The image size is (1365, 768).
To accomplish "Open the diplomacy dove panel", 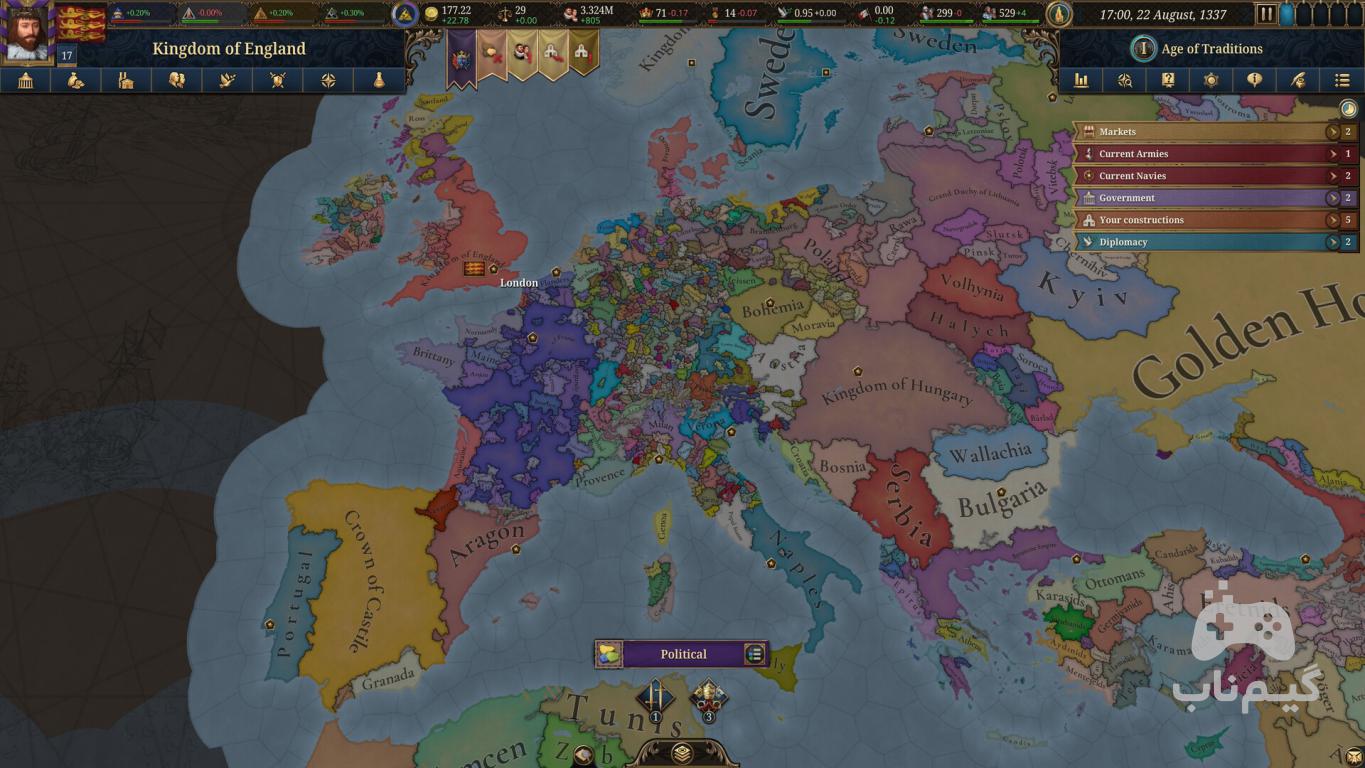I will (x=227, y=81).
